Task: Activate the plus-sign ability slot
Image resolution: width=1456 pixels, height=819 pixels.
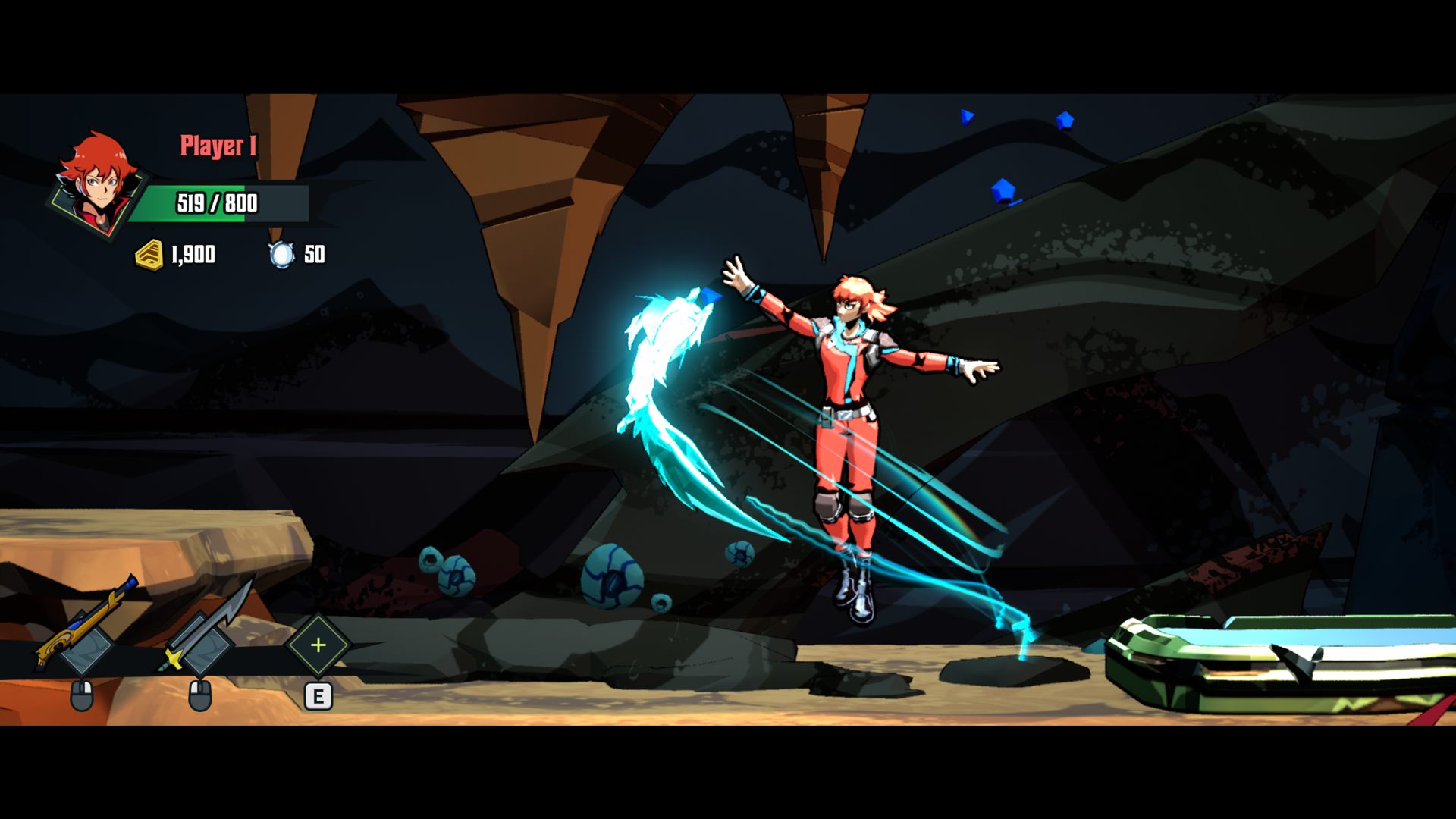Action: tap(318, 645)
